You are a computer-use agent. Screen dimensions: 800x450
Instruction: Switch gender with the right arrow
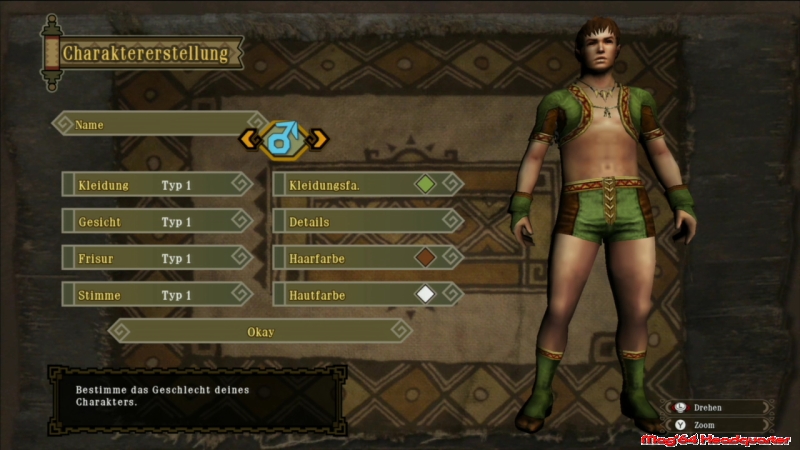319,139
